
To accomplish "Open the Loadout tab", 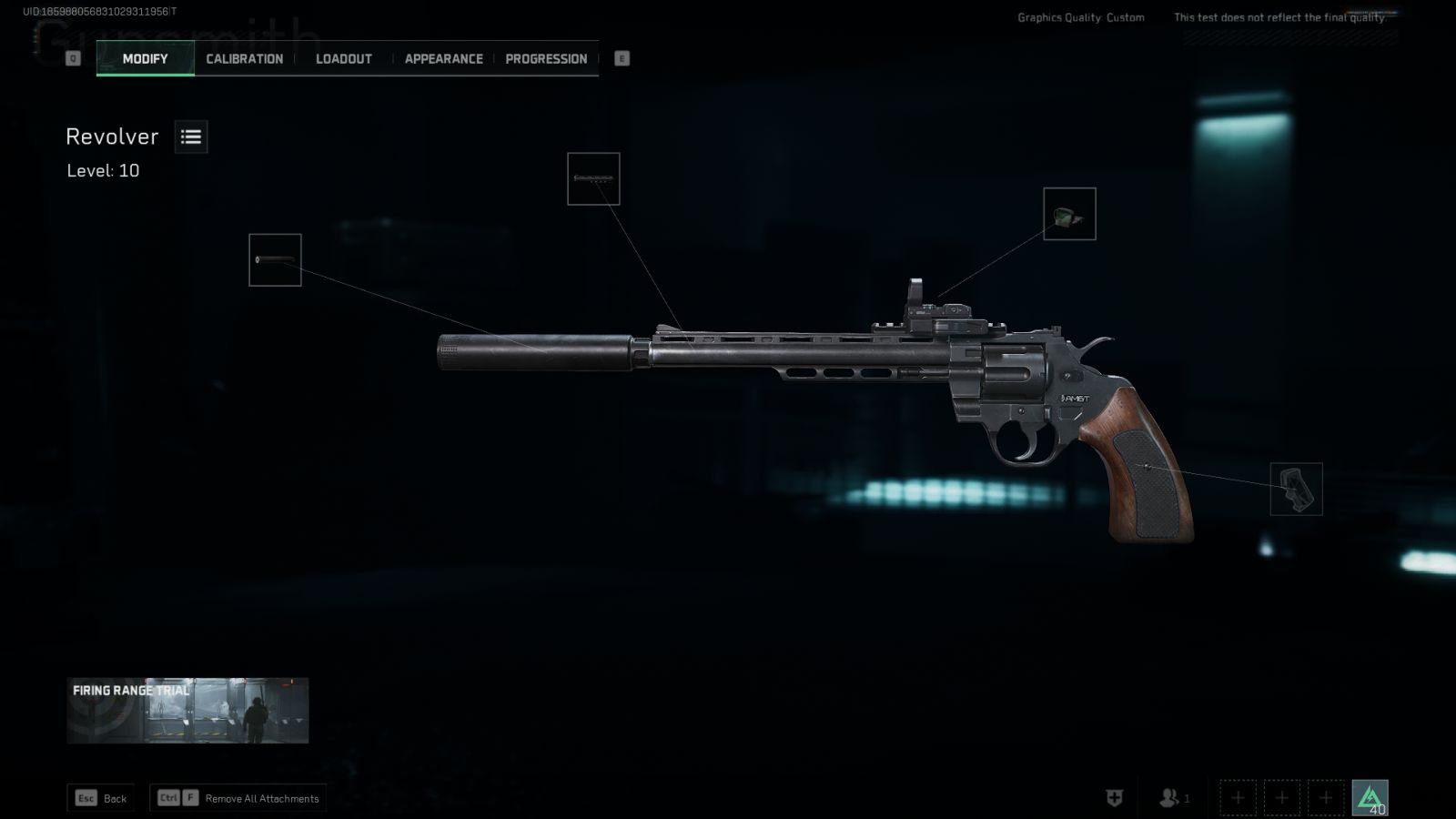I will 343,59.
